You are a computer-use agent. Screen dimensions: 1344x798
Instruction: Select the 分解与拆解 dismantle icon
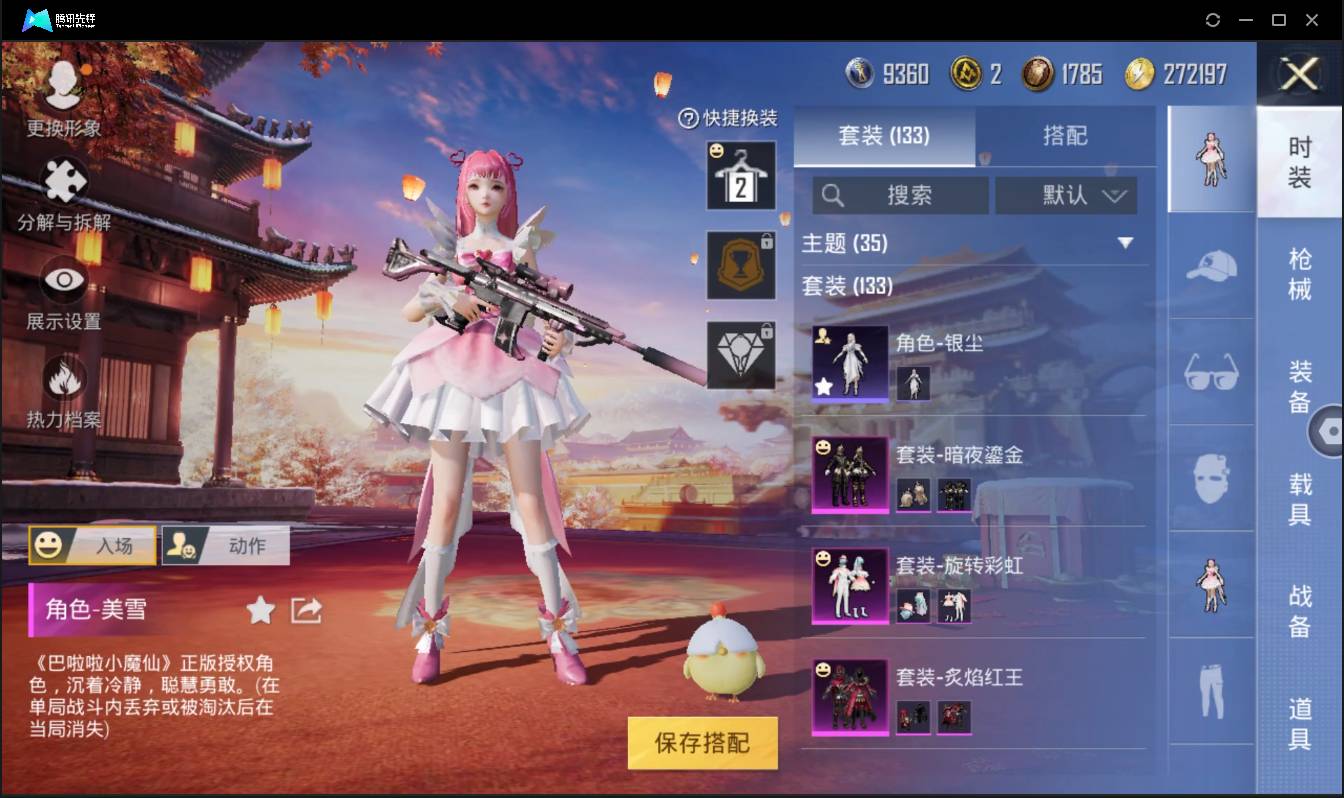tap(62, 185)
